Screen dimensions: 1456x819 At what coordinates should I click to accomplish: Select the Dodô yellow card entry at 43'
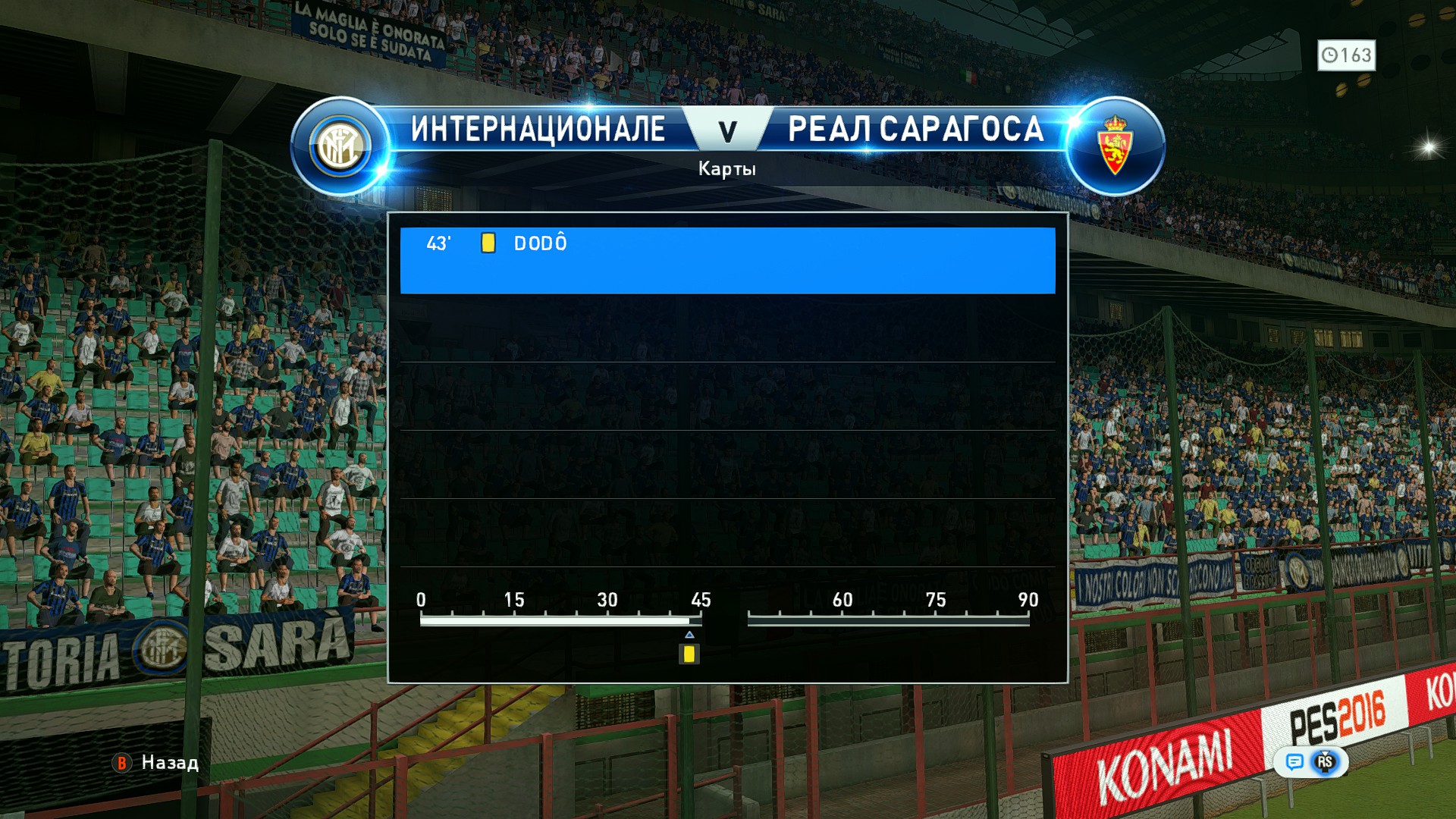click(x=726, y=259)
